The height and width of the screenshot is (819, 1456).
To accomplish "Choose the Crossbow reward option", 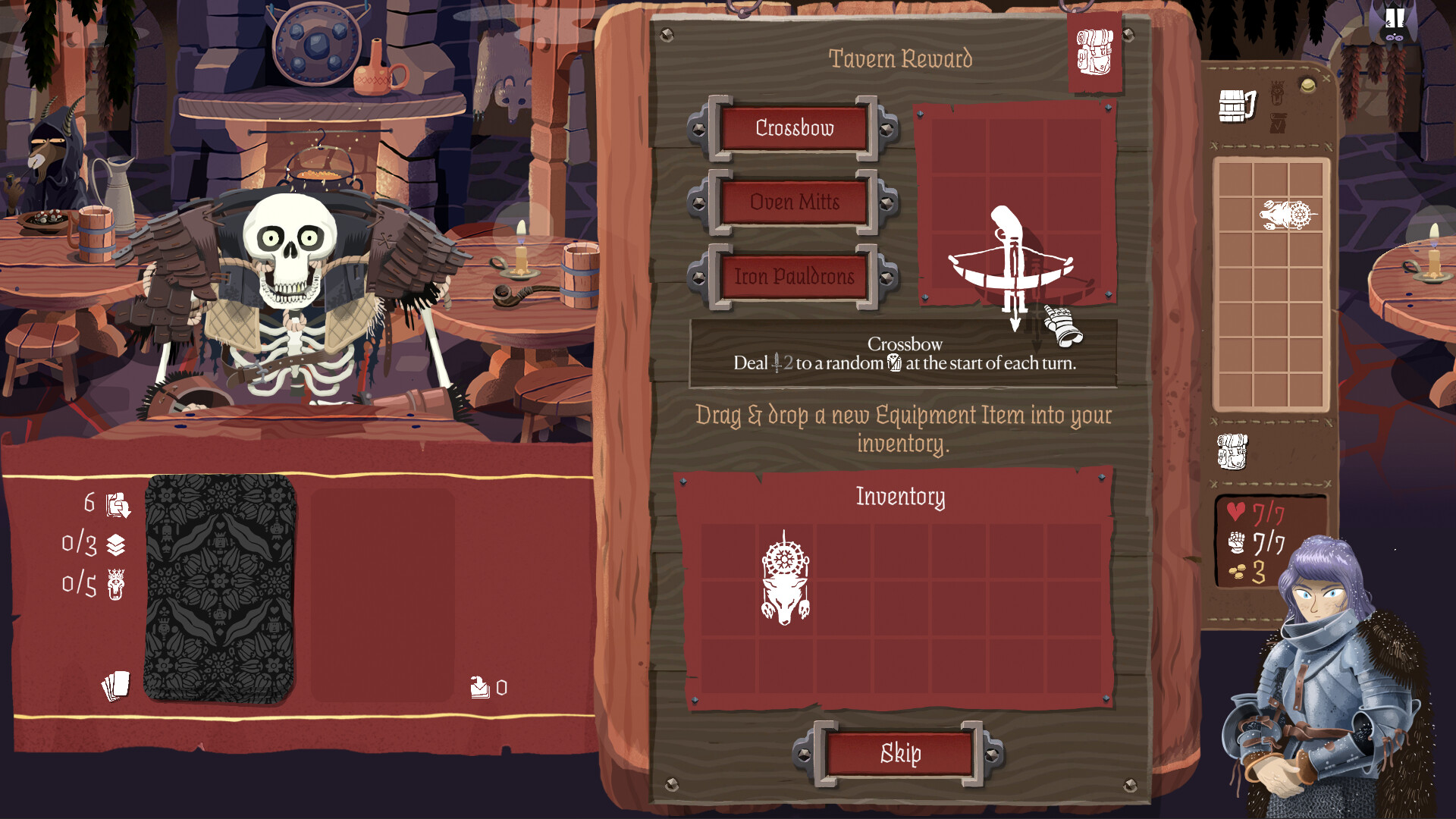I will [x=793, y=128].
